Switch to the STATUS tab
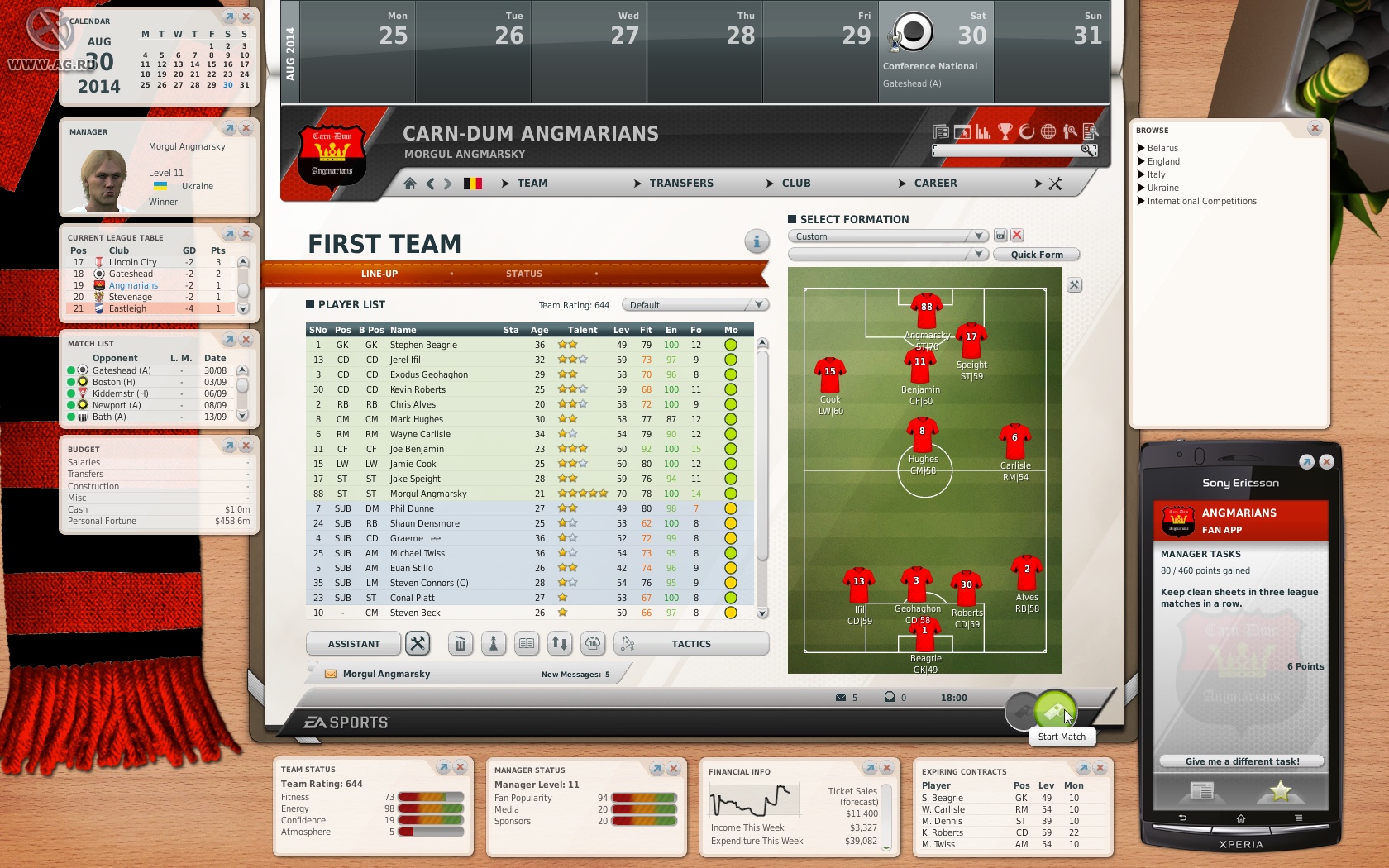The image size is (1389, 868). point(523,274)
